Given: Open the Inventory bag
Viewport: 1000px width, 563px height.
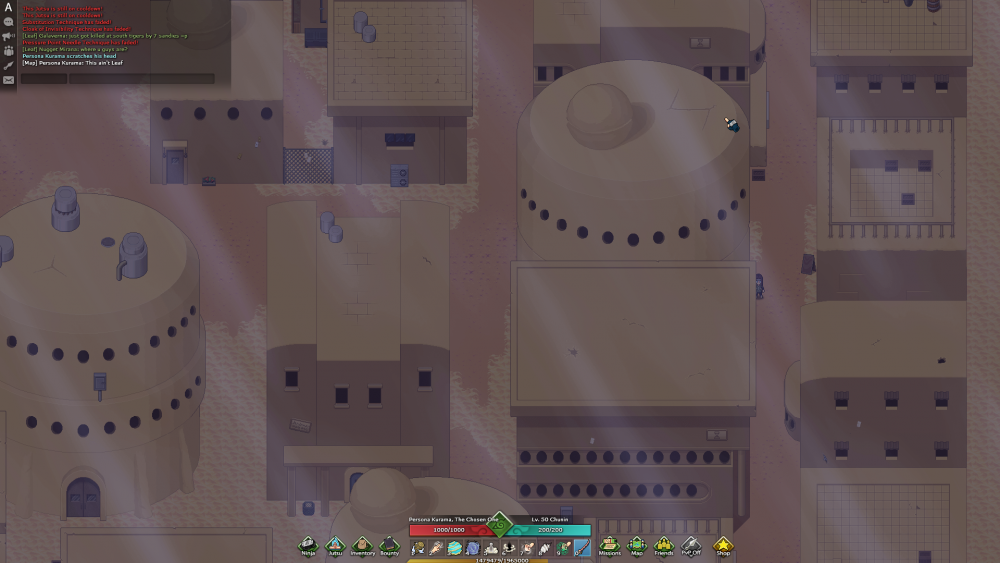Looking at the screenshot, I should 362,545.
